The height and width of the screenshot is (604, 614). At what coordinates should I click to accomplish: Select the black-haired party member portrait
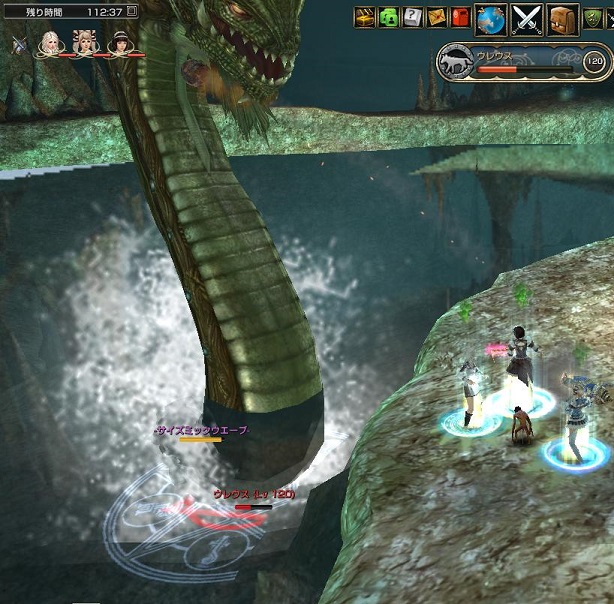tap(119, 43)
